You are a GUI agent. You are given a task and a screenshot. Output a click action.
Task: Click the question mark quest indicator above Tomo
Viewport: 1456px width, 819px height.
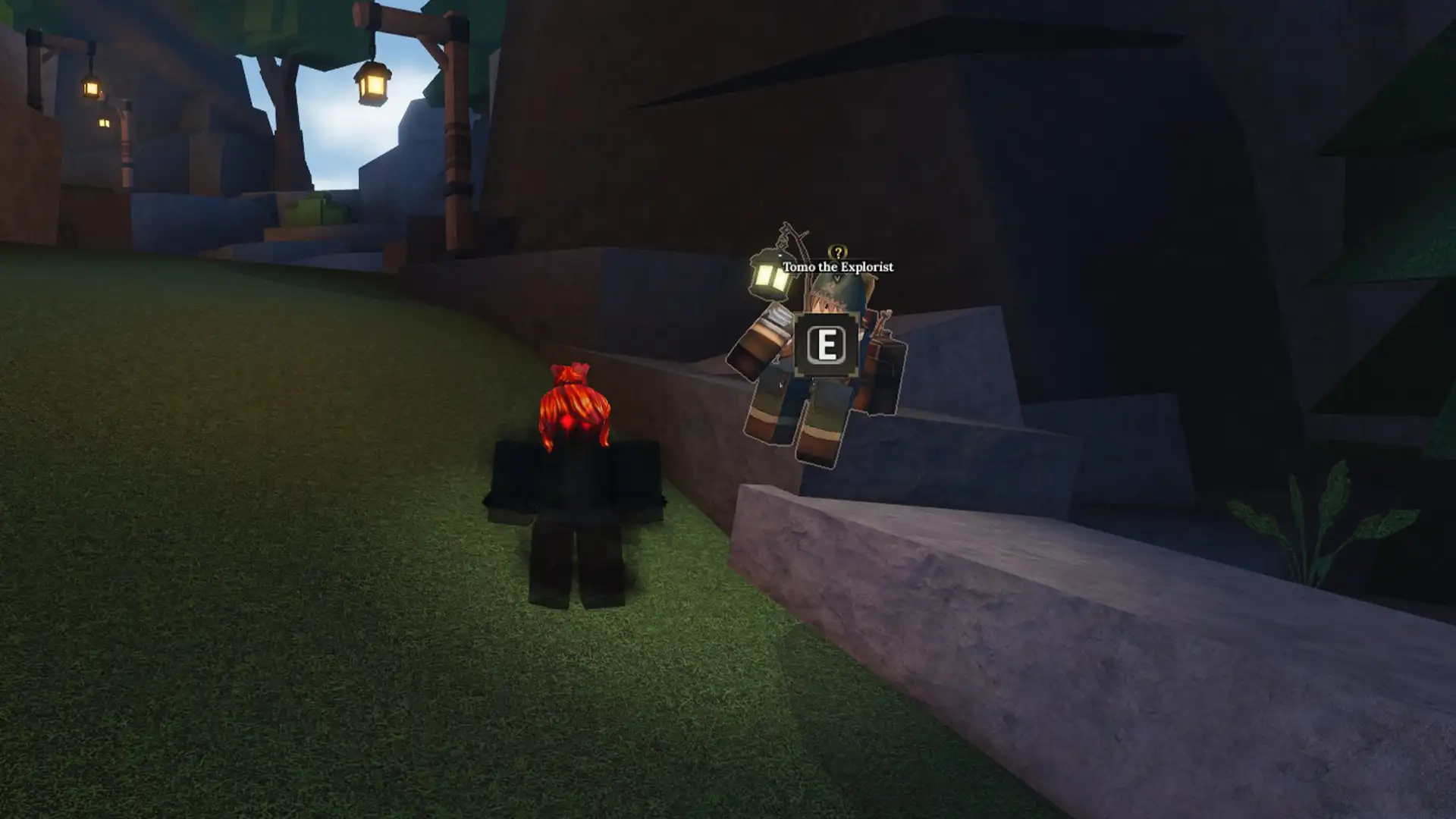pos(836,251)
